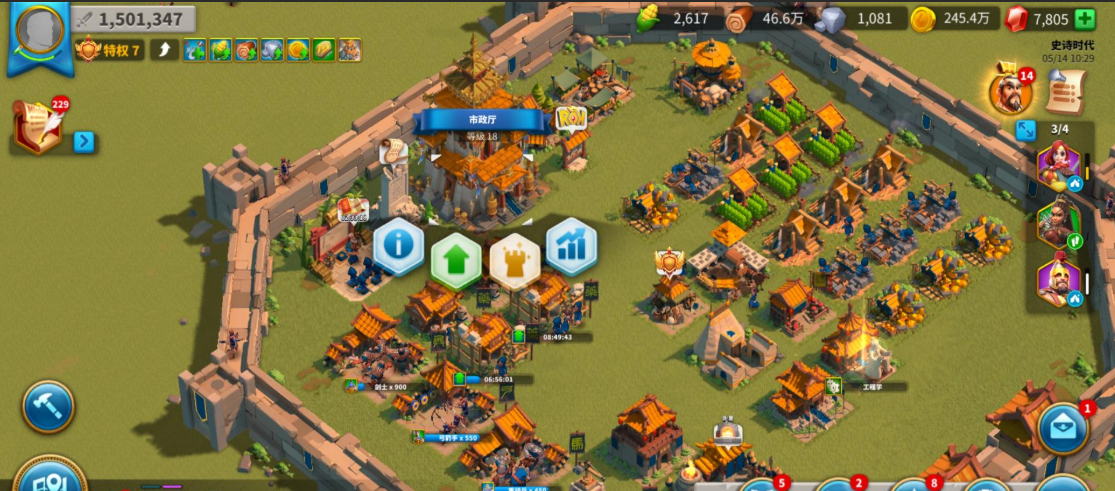Open the VIP 特权 7 panel

(x=110, y=50)
